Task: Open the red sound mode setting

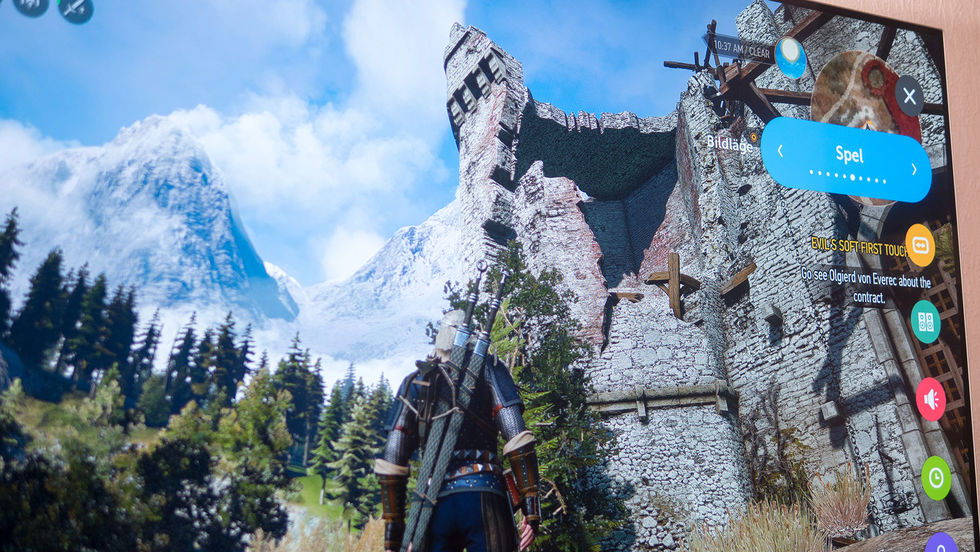Action: tap(930, 399)
